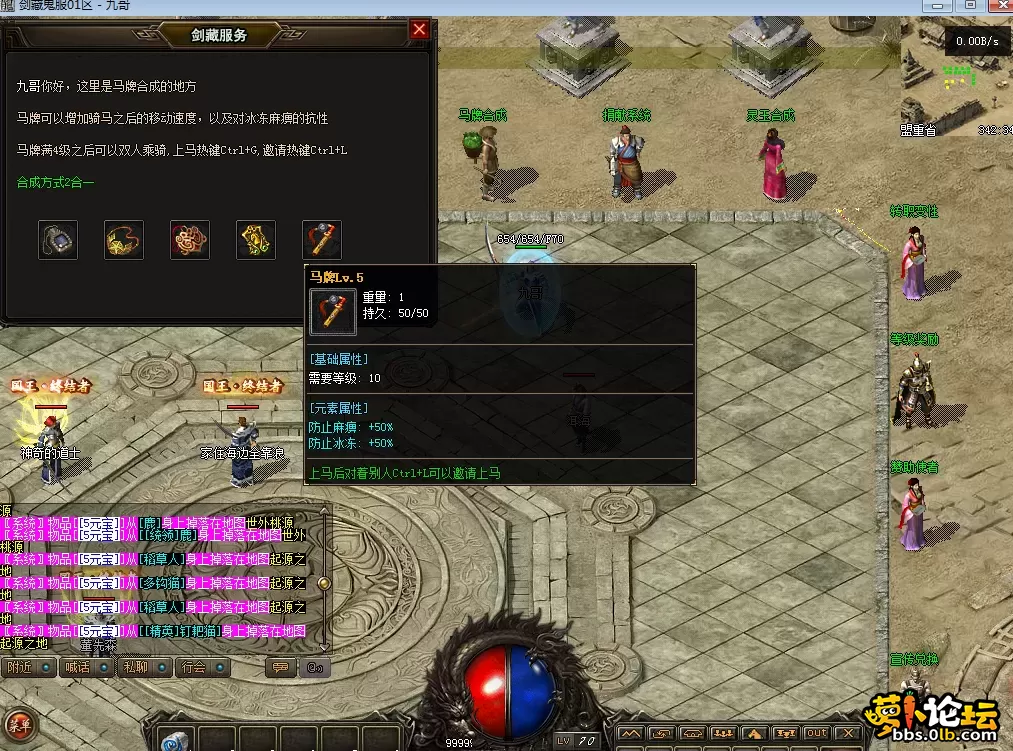Viewport: 1013px width, 751px height.
Task: Select the gold-green ornament token icon
Action: click(x=256, y=240)
